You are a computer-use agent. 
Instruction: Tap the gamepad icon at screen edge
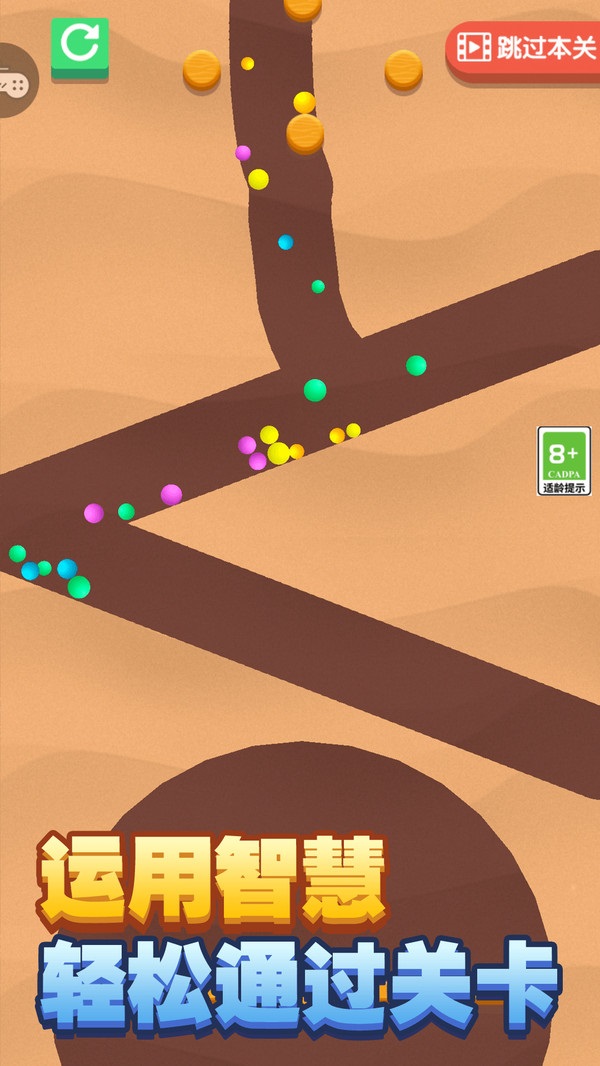click(x=12, y=80)
